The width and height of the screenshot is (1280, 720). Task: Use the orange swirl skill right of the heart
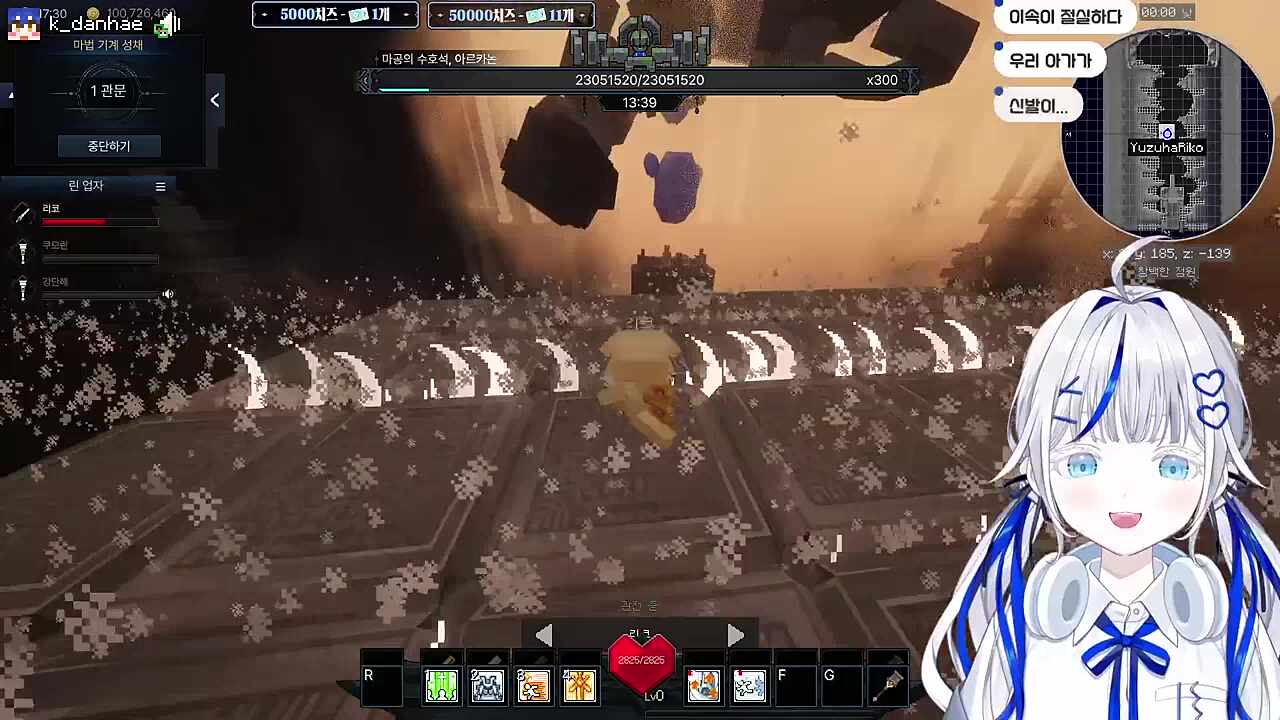coord(703,685)
